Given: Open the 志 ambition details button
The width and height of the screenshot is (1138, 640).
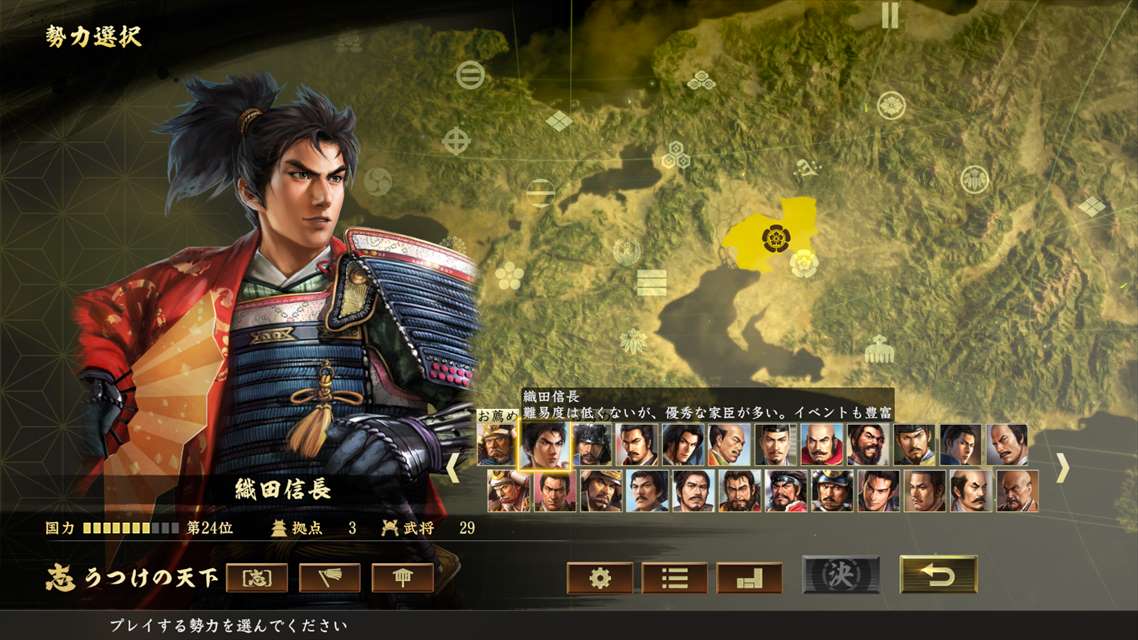Looking at the screenshot, I should click(257, 578).
